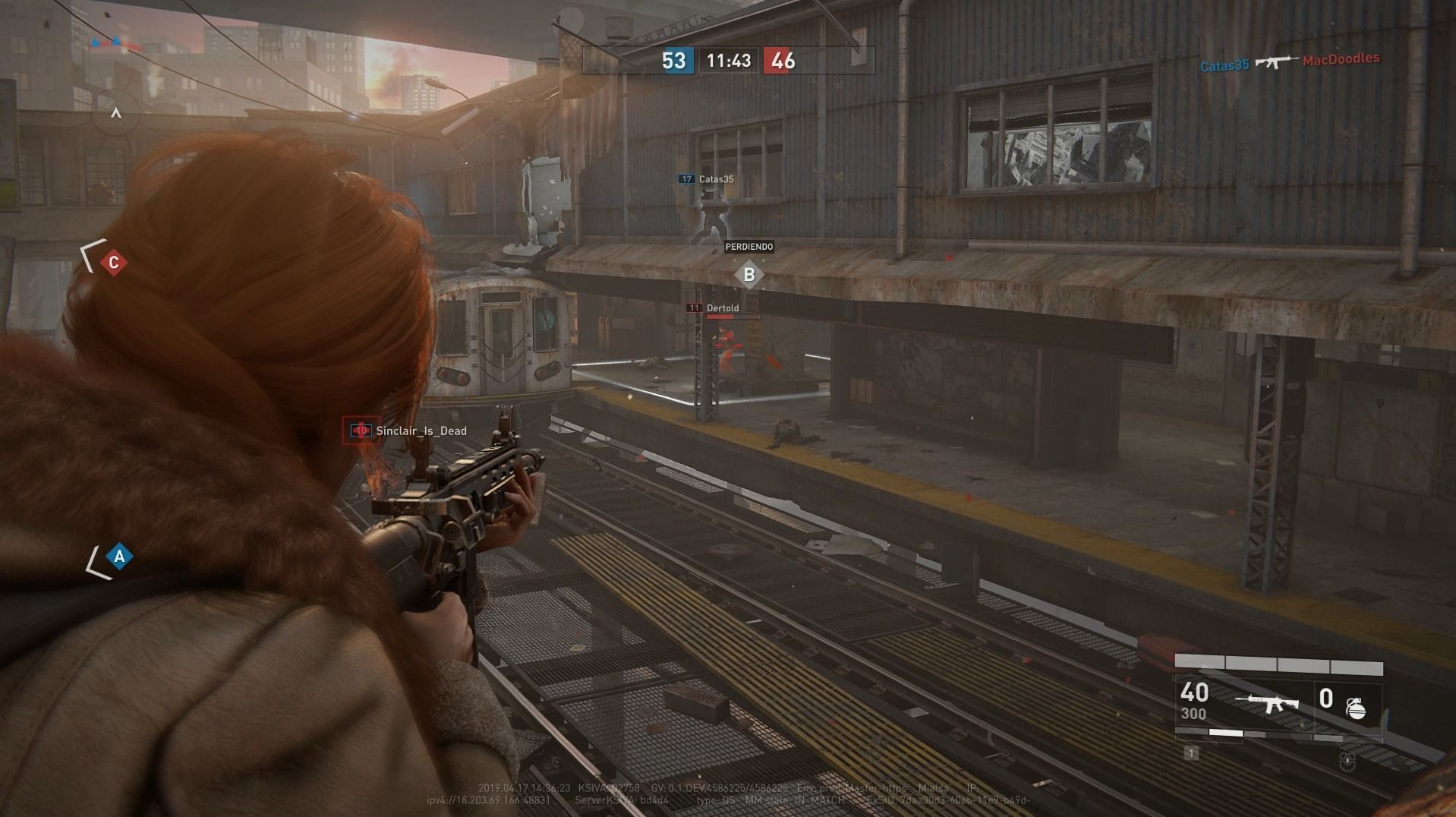1456x817 pixels.
Task: Select the assault rifle weapon icon
Action: (x=1266, y=702)
